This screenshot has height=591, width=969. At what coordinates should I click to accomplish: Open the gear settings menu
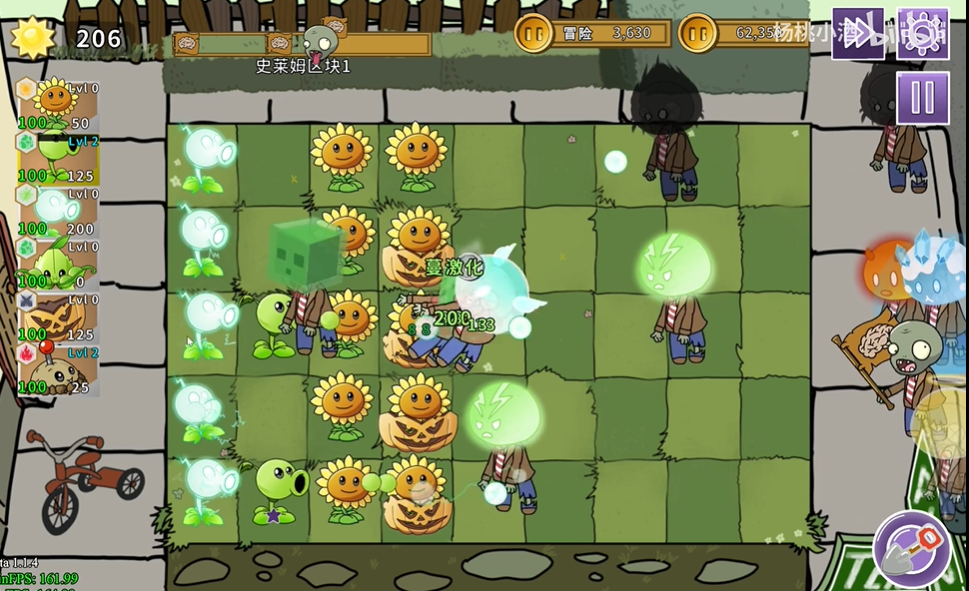coord(922,33)
